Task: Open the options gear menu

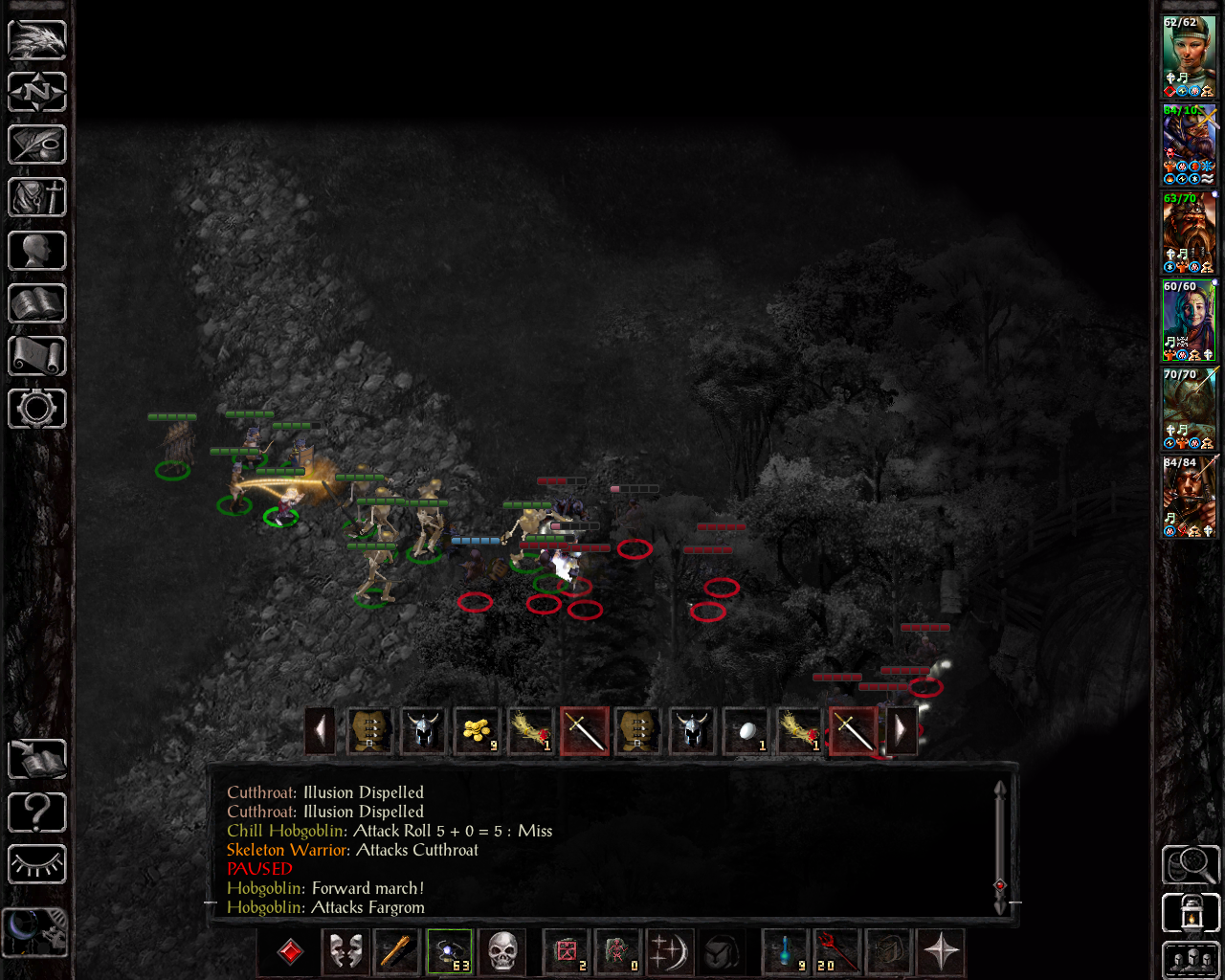Action: click(x=37, y=409)
